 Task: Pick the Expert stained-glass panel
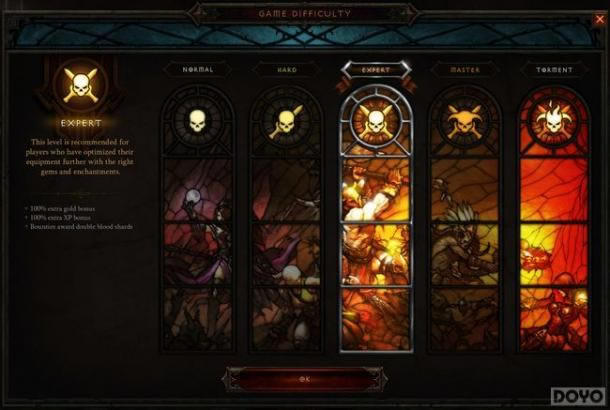tap(375, 220)
